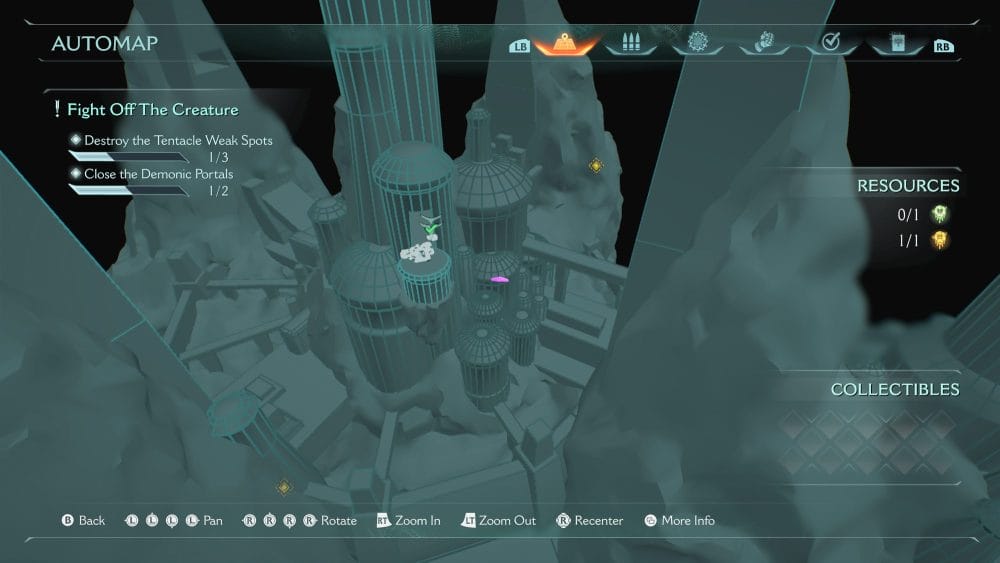Click the gold skull resource icon
Screen dimensions: 1000x563
tap(940, 240)
